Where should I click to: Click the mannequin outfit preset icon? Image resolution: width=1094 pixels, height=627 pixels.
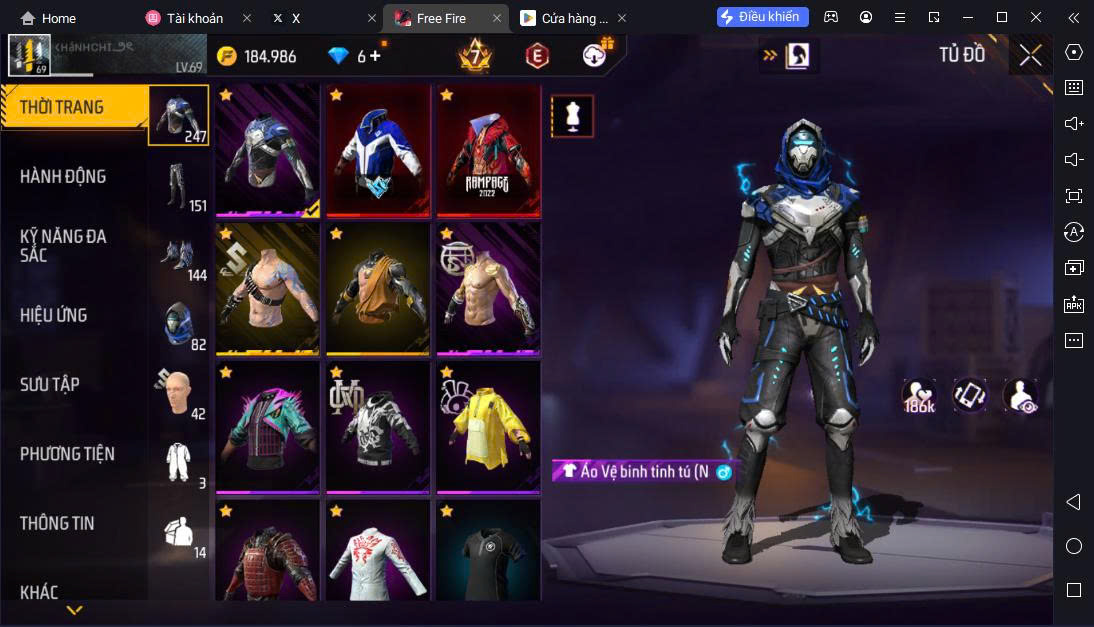tap(572, 116)
